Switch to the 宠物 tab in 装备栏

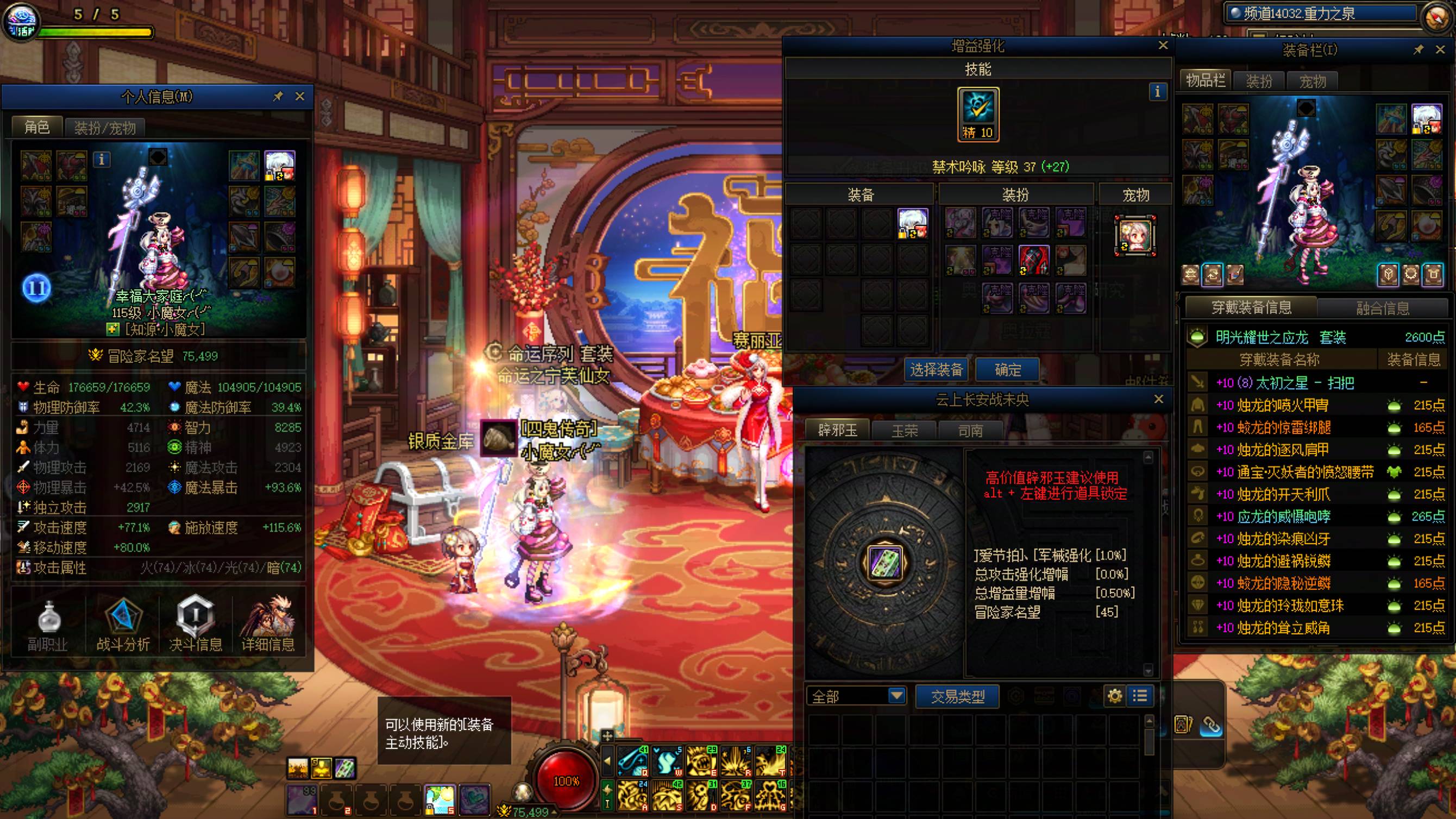pos(1313,81)
